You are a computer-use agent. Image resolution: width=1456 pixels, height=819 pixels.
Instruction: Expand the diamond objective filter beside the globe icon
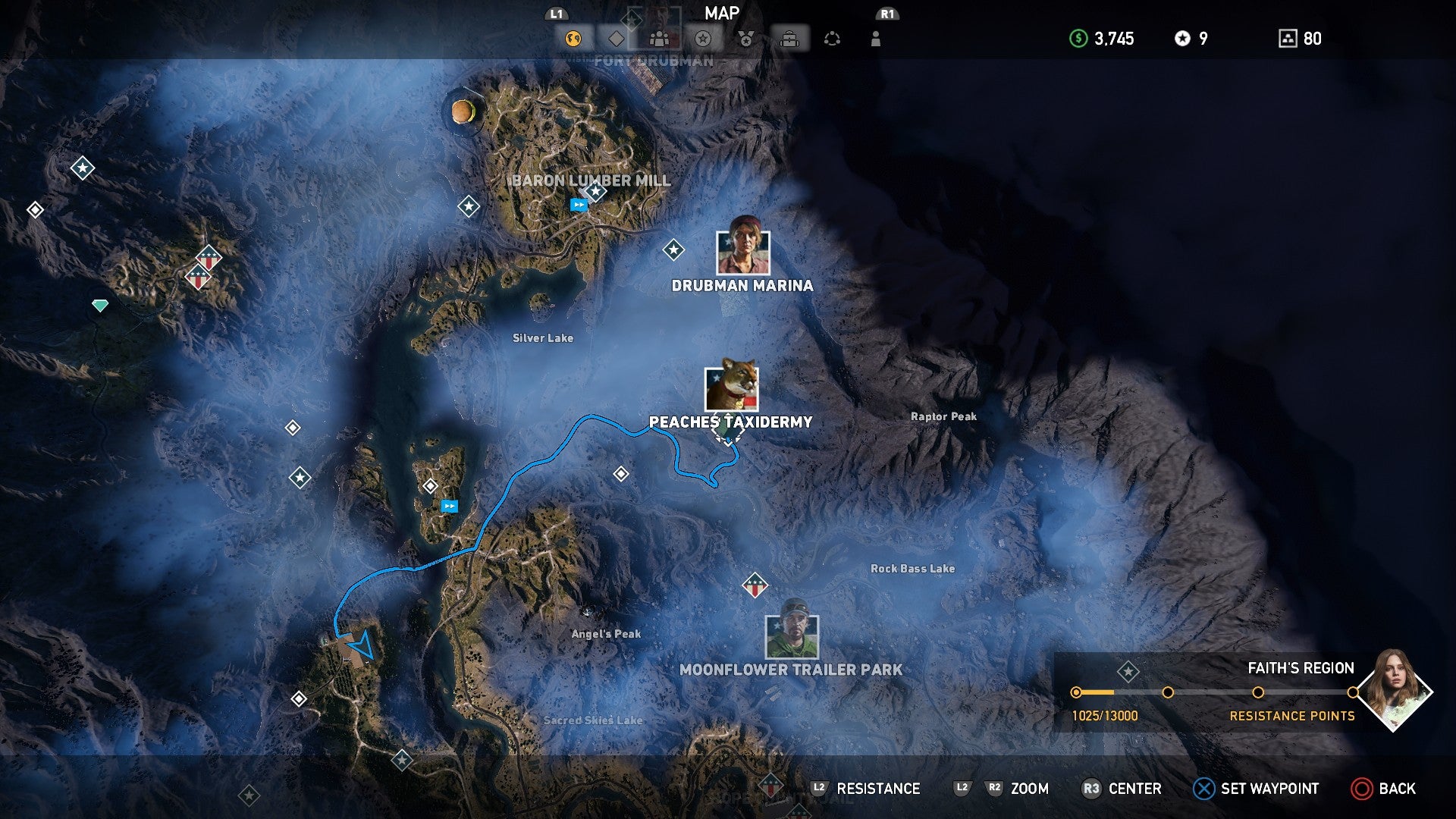[617, 38]
